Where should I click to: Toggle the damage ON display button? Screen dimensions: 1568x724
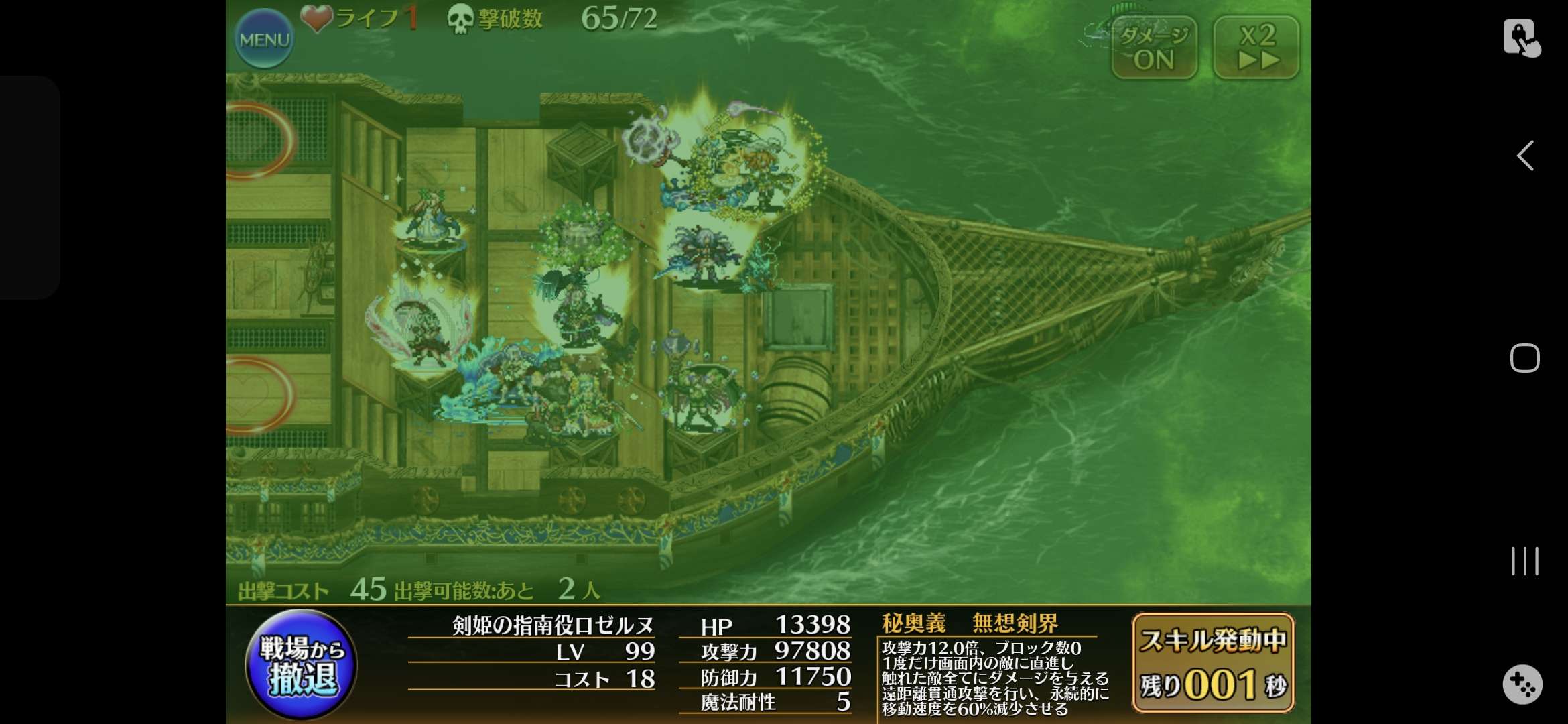click(1154, 48)
